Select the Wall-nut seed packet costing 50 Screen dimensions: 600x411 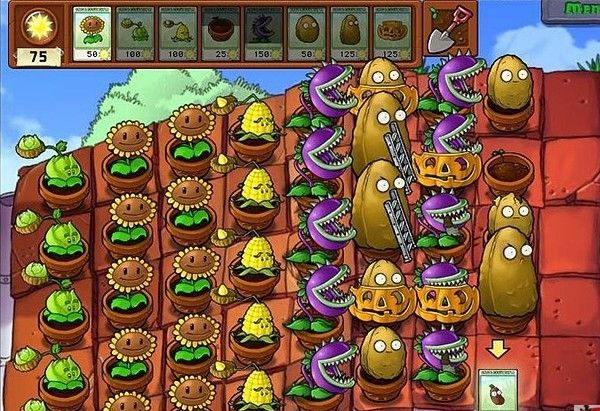[304, 33]
